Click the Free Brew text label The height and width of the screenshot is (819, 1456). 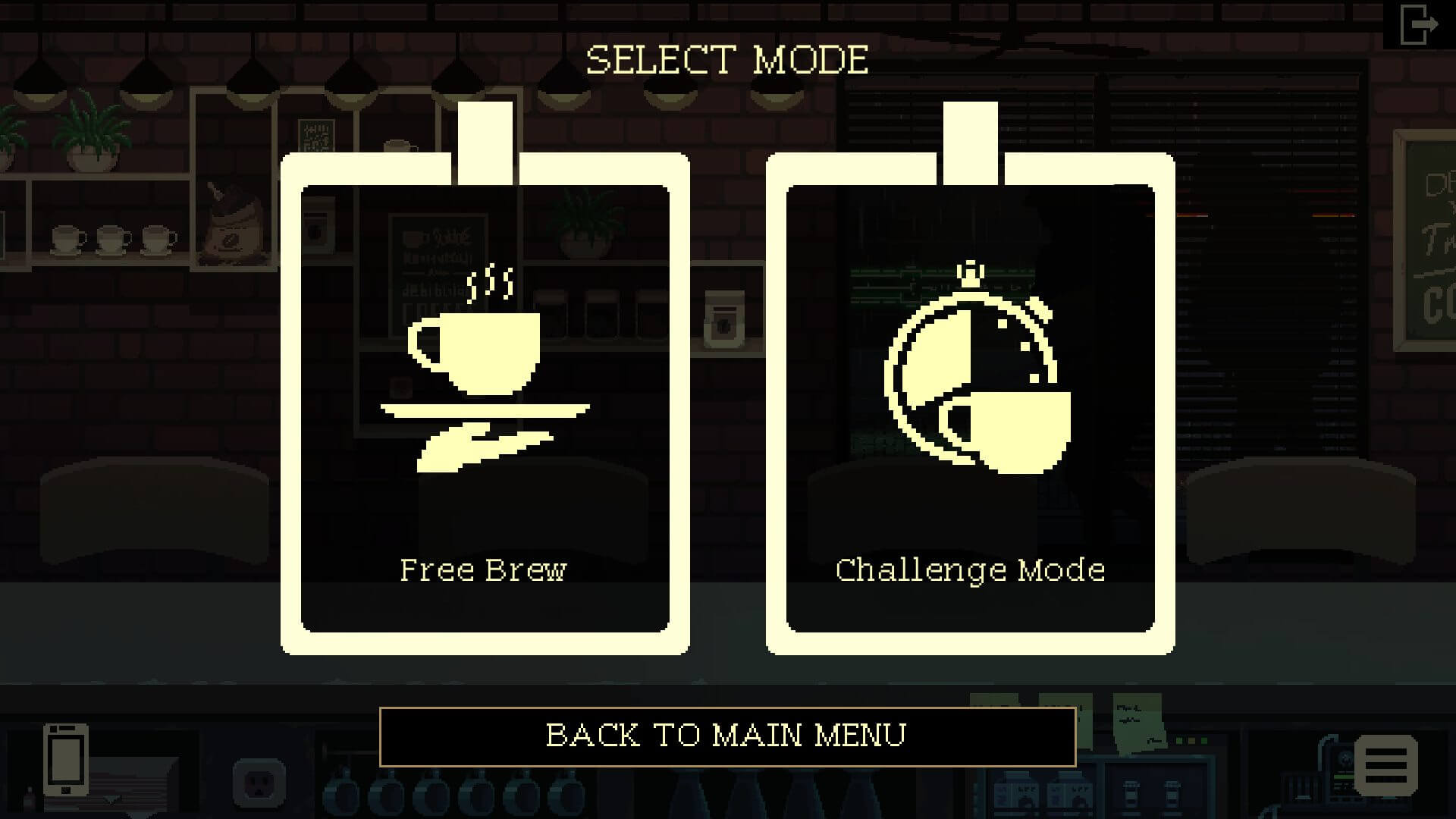click(482, 570)
